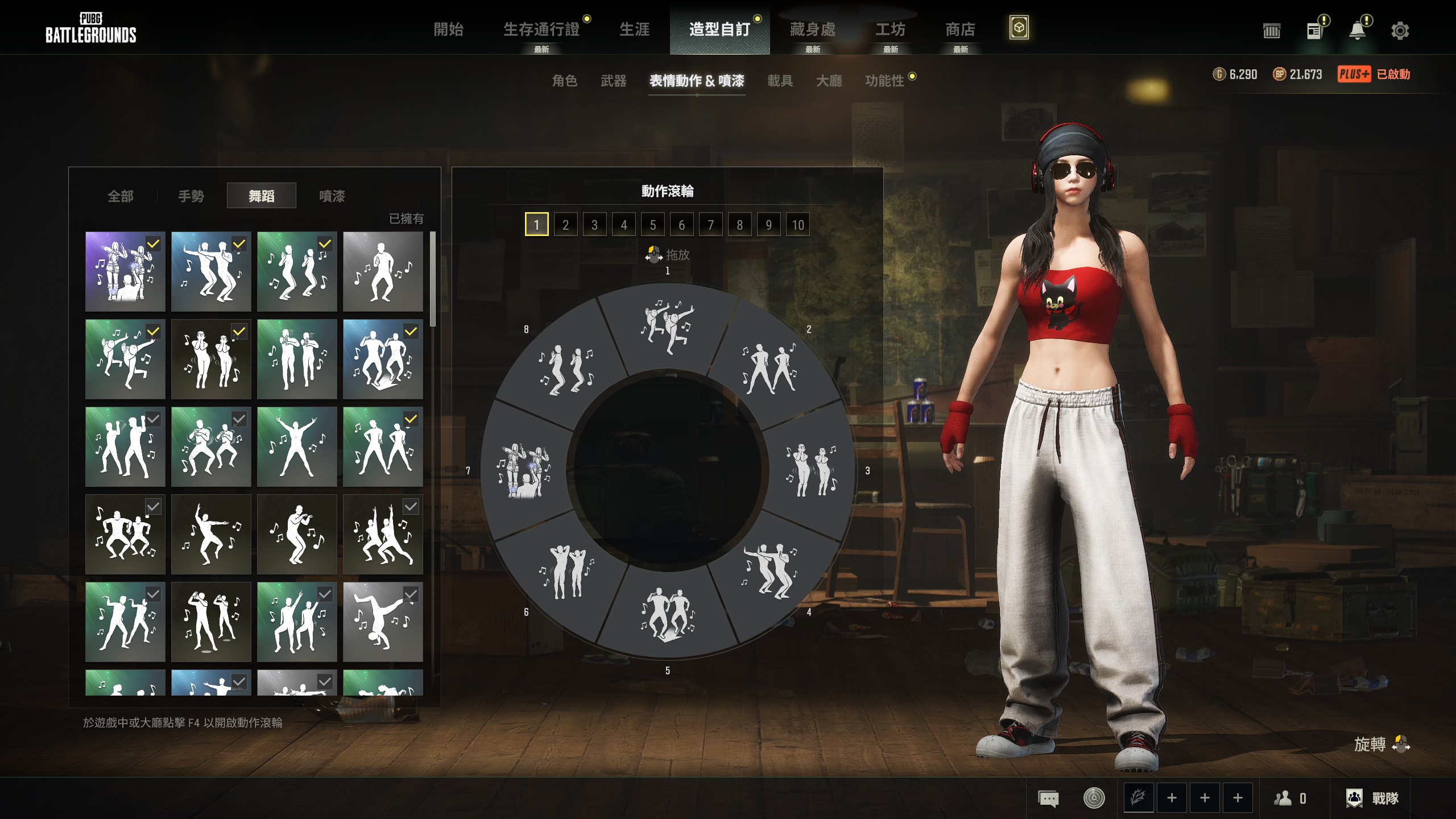Open the 藏身處 hideout menu

[x=812, y=30]
